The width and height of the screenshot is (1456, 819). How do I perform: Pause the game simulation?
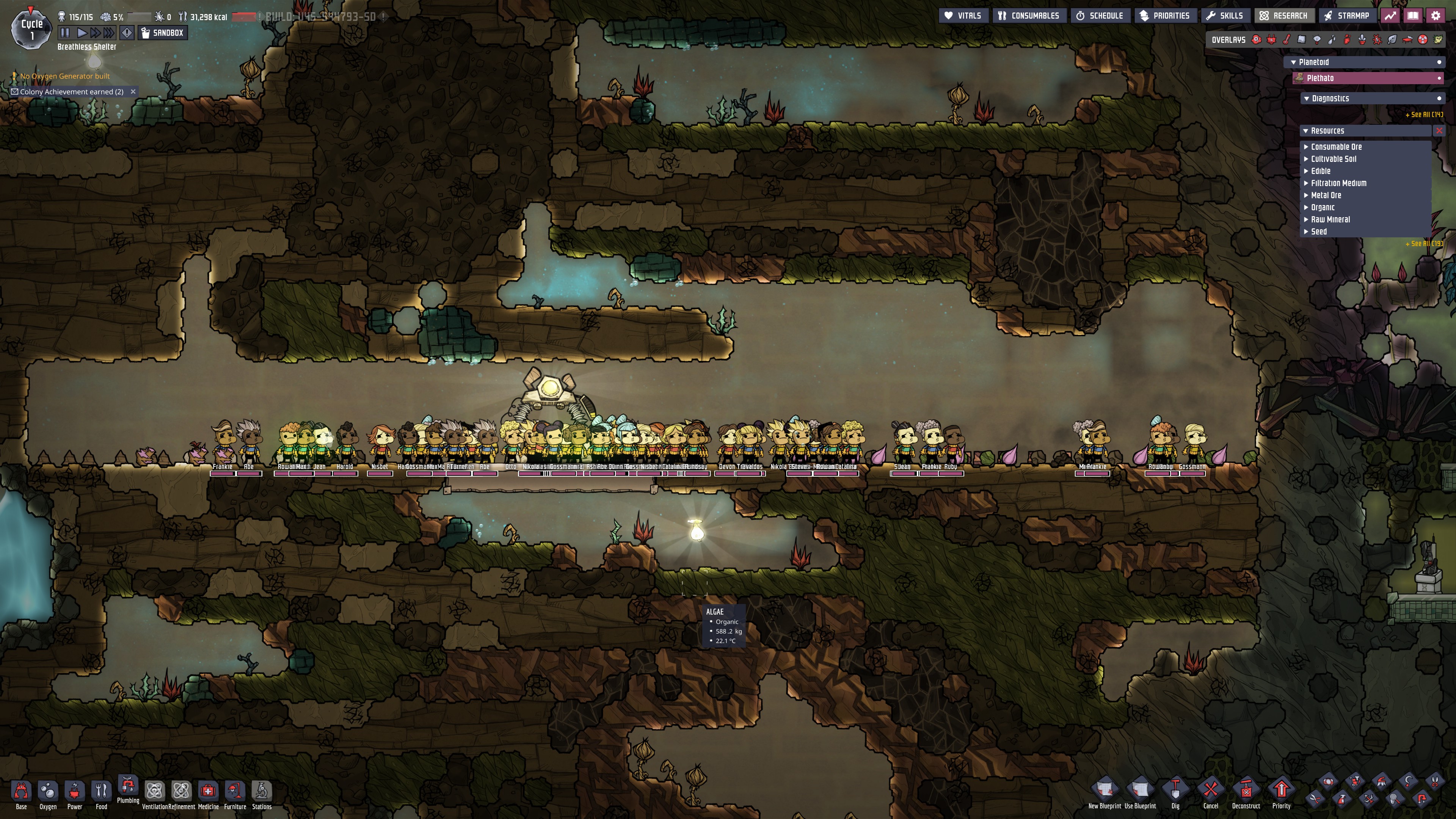(x=65, y=33)
